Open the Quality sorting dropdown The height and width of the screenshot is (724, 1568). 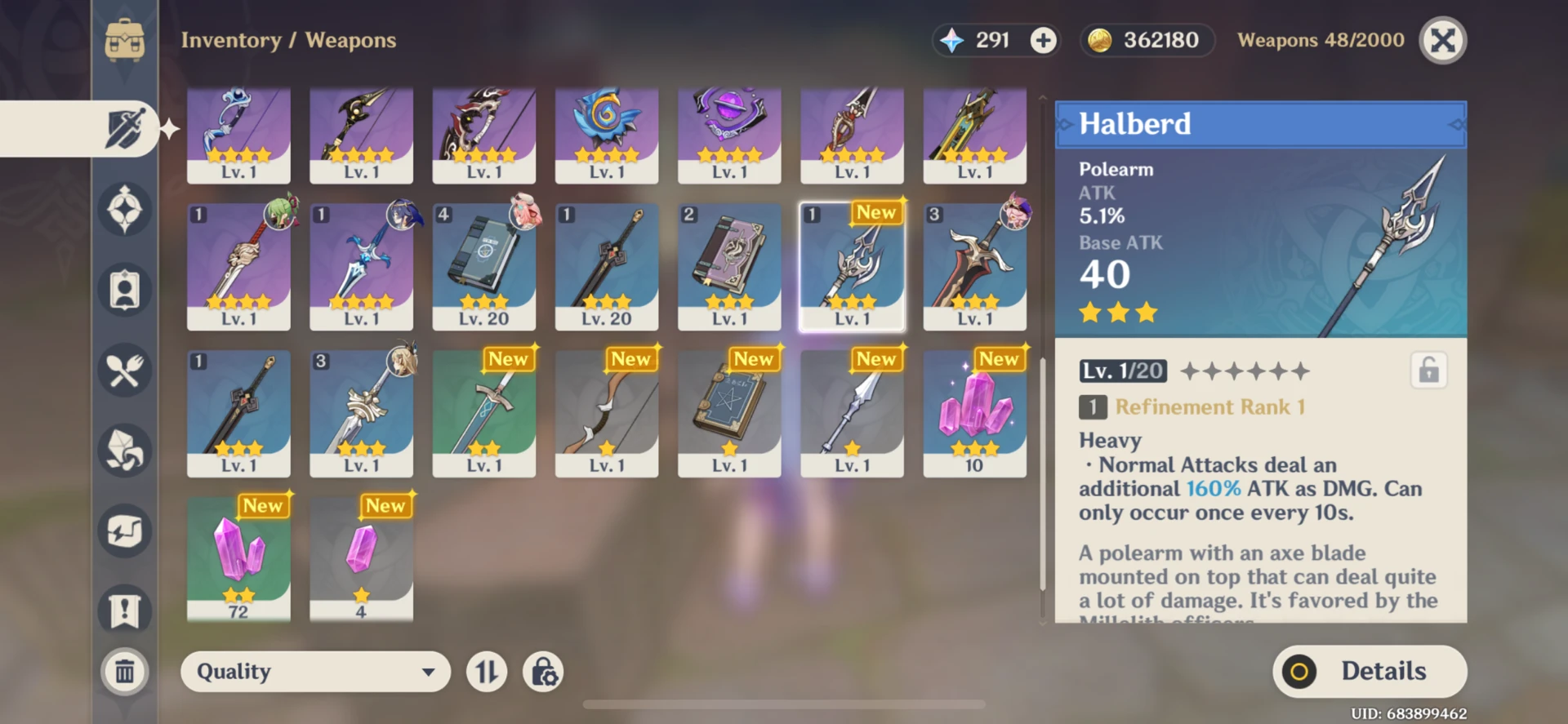coord(315,671)
